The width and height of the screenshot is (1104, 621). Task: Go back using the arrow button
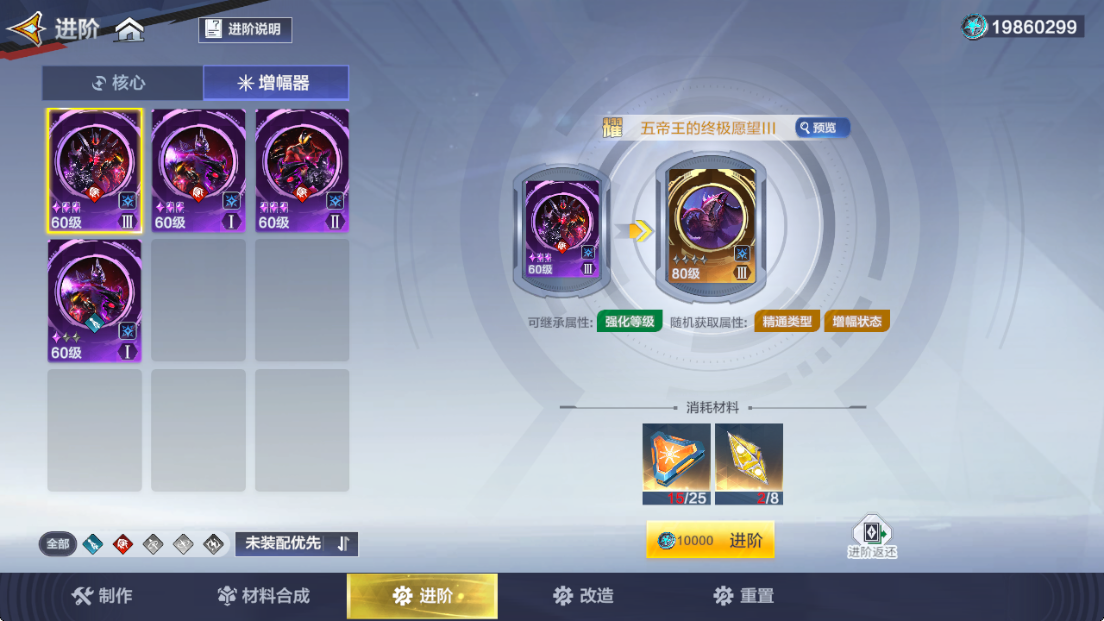tap(26, 29)
